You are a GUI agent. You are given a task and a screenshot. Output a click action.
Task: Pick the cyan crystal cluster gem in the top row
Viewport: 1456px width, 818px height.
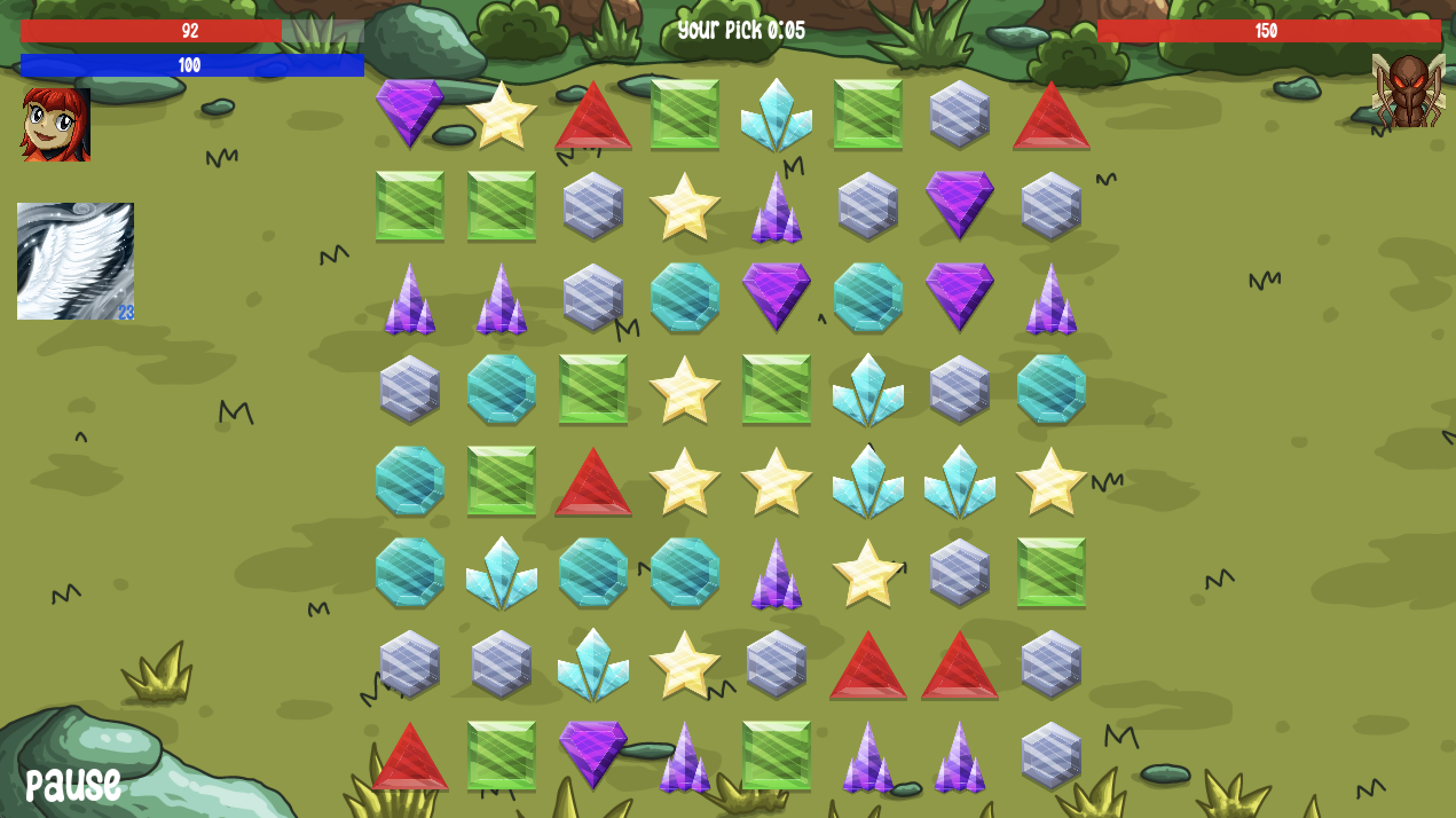777,115
